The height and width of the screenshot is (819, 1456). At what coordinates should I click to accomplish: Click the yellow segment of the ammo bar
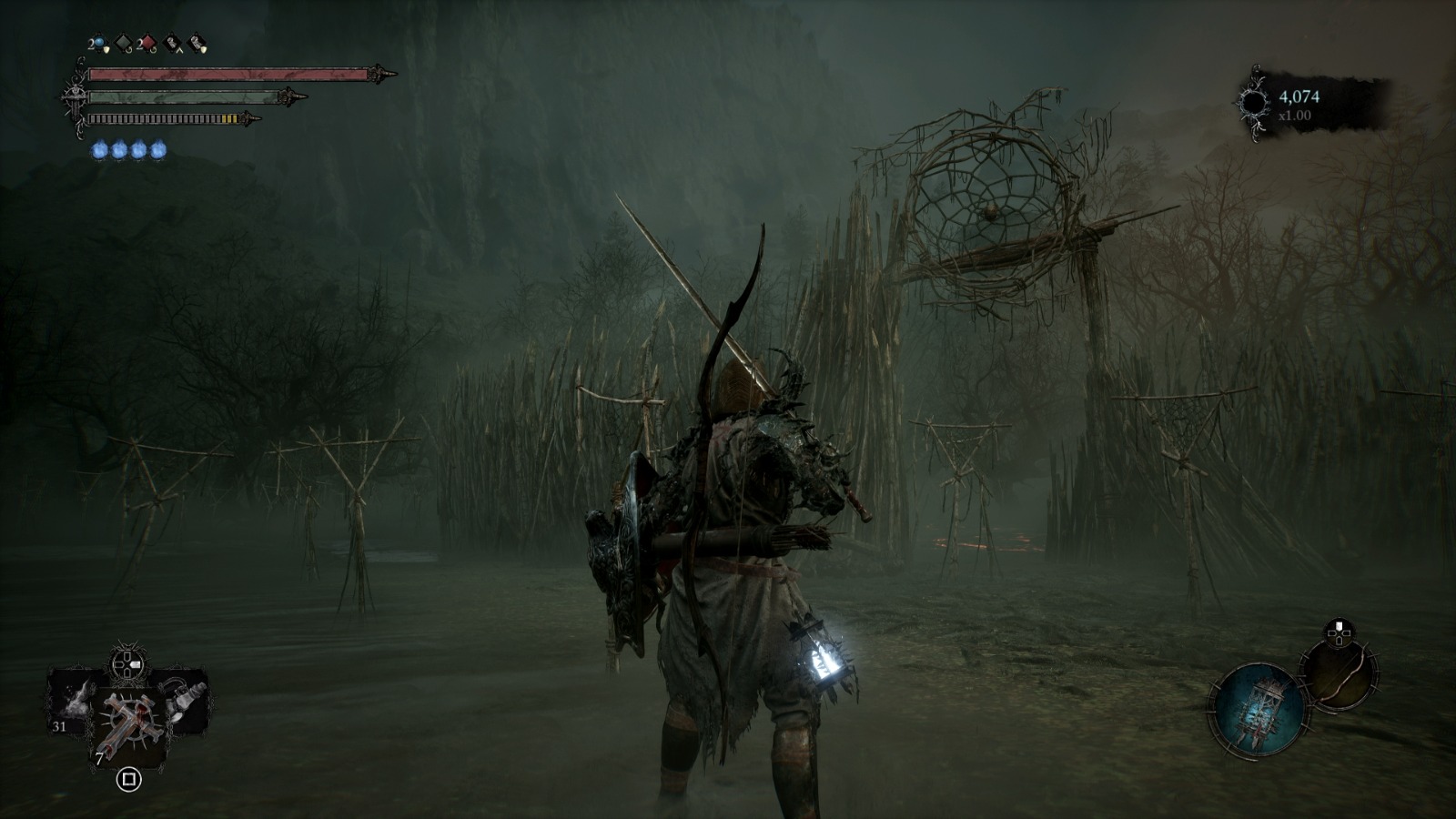tap(229, 118)
